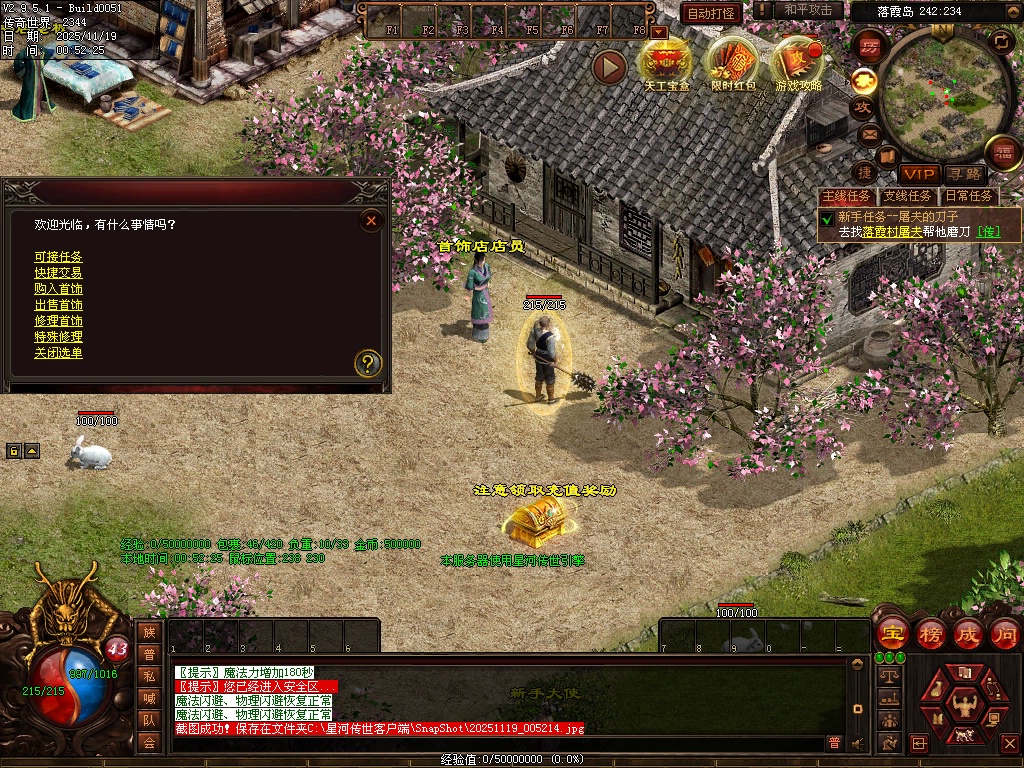Close the jewelry shop dialogue window
The width and height of the screenshot is (1024, 768).
coord(371,220)
